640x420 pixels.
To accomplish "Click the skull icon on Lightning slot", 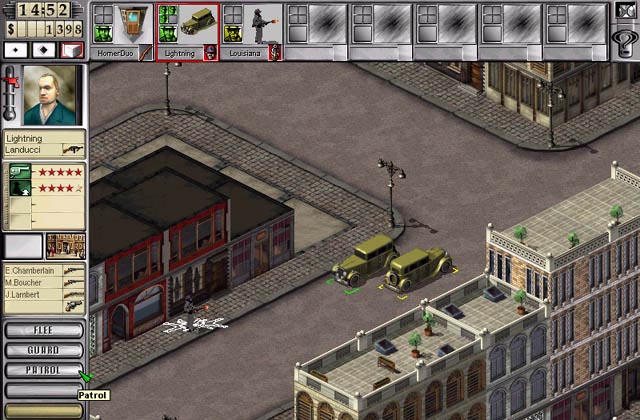I will click(211, 52).
